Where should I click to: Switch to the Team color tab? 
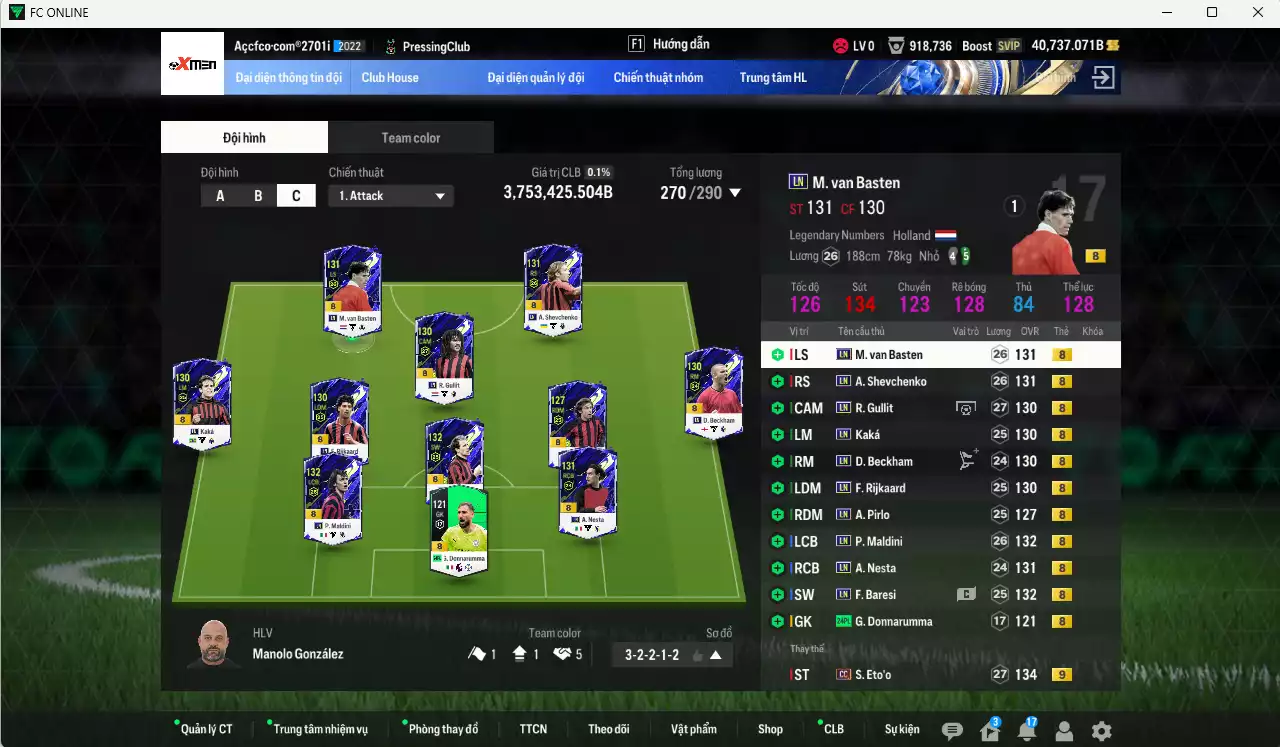[x=410, y=137]
